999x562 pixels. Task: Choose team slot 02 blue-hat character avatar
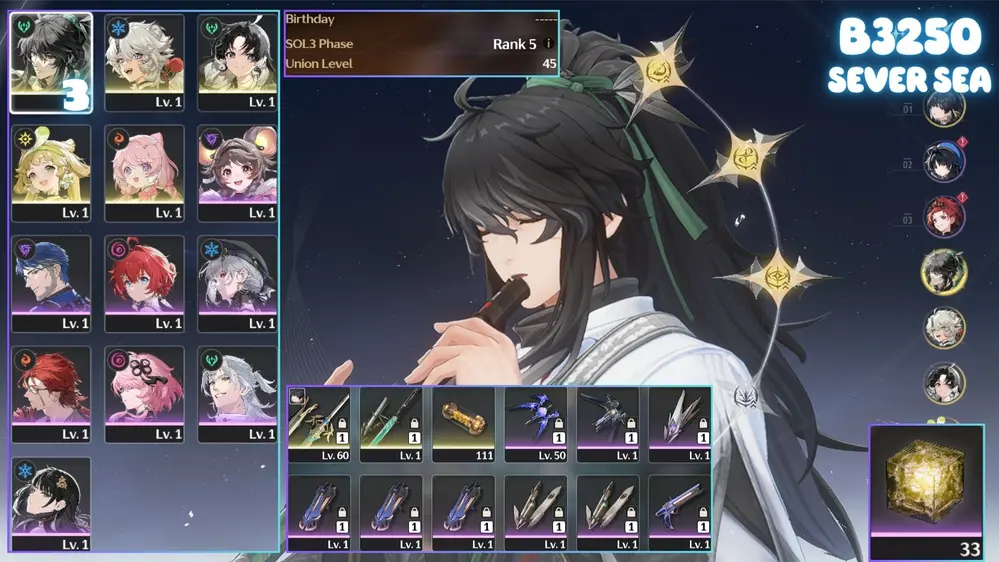(x=943, y=162)
